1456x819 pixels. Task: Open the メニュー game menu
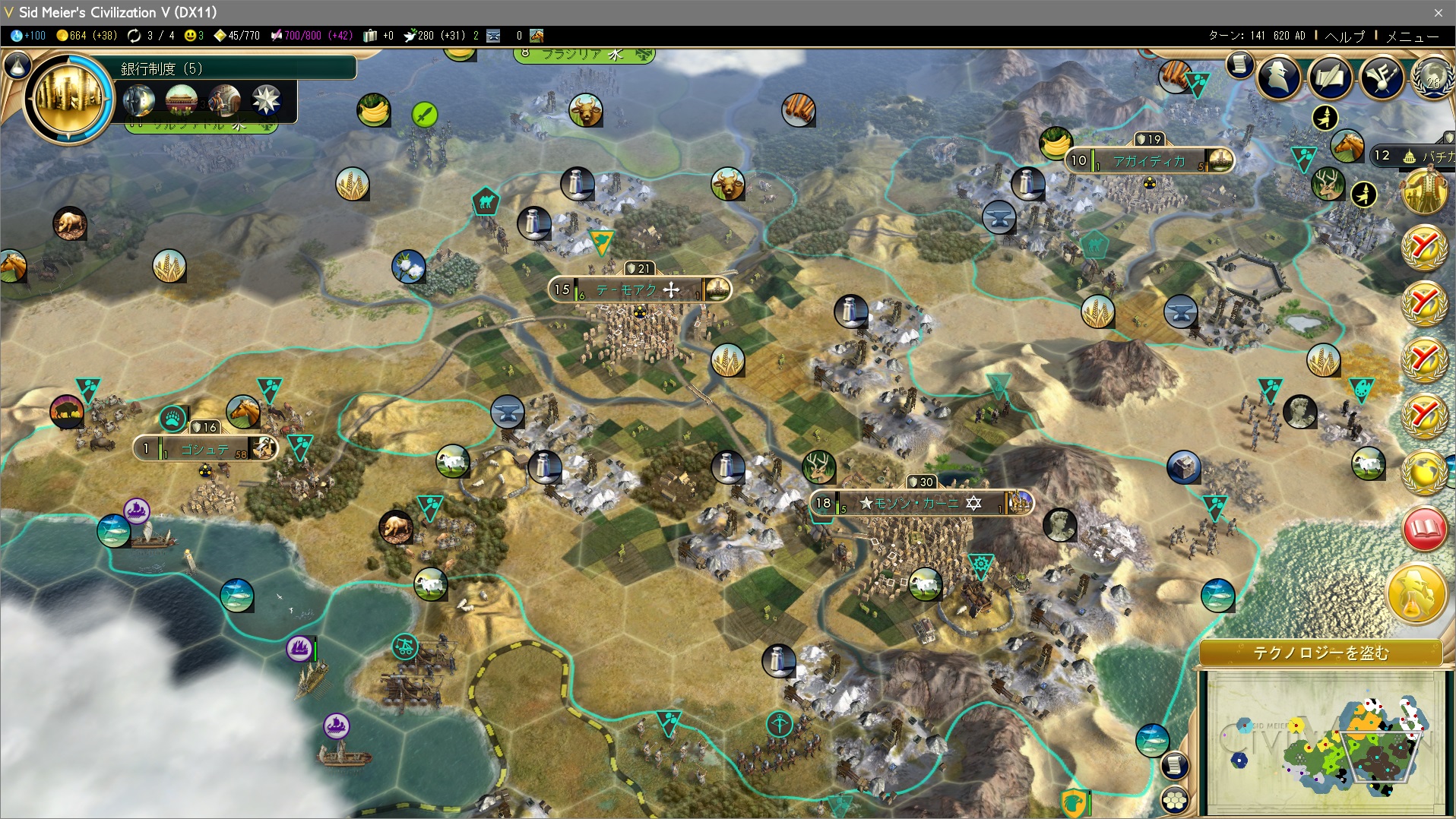click(x=1412, y=36)
